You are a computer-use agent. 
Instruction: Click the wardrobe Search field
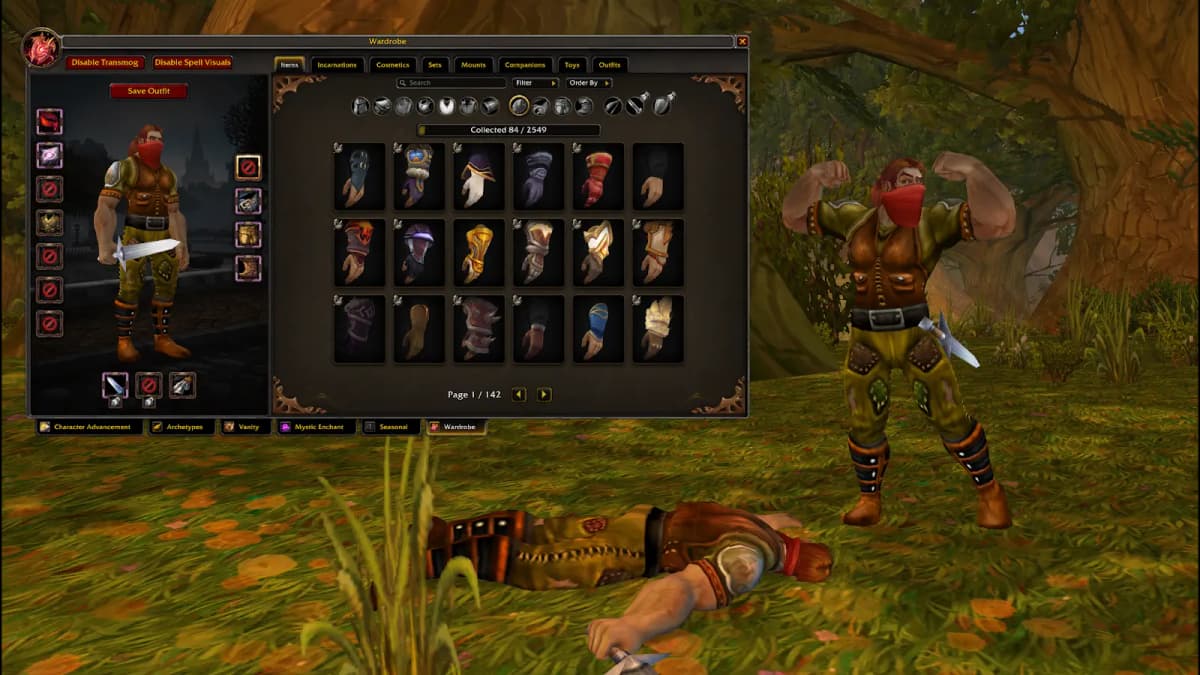pos(452,83)
